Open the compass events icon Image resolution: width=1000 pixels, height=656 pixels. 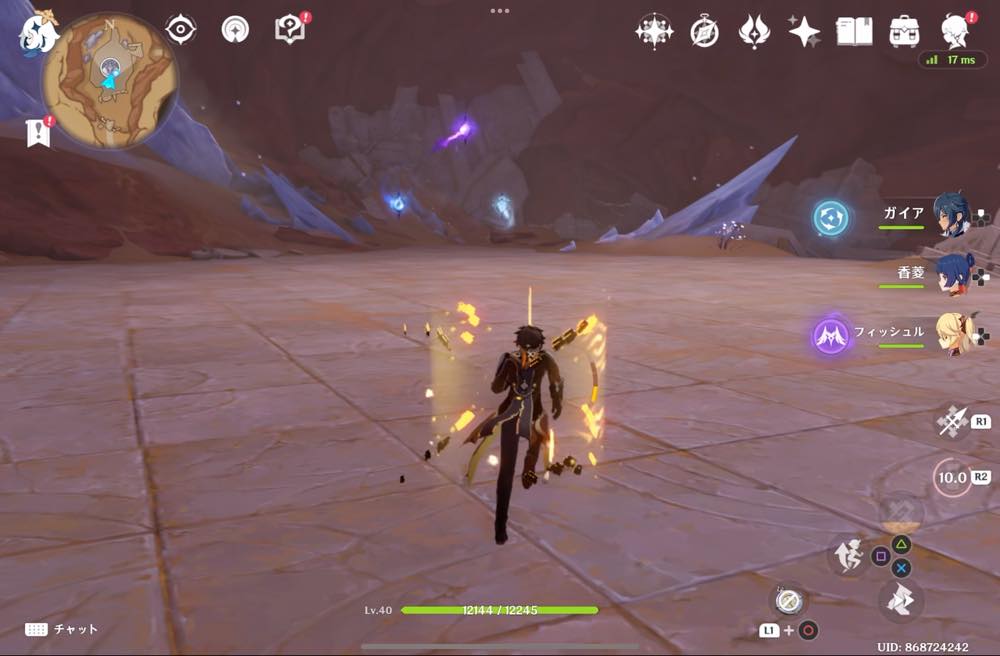(704, 32)
